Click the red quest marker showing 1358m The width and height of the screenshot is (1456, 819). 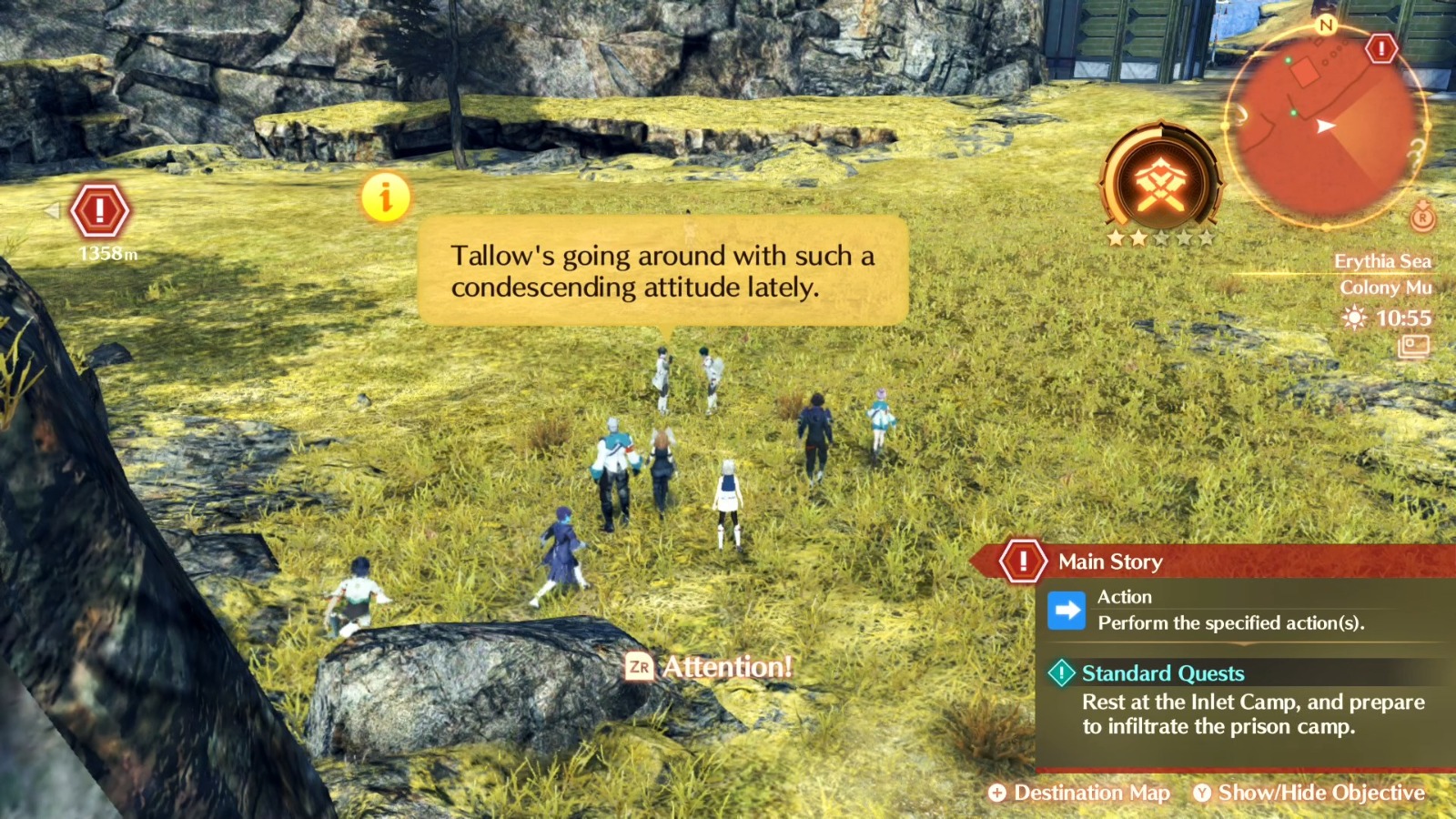point(98,211)
